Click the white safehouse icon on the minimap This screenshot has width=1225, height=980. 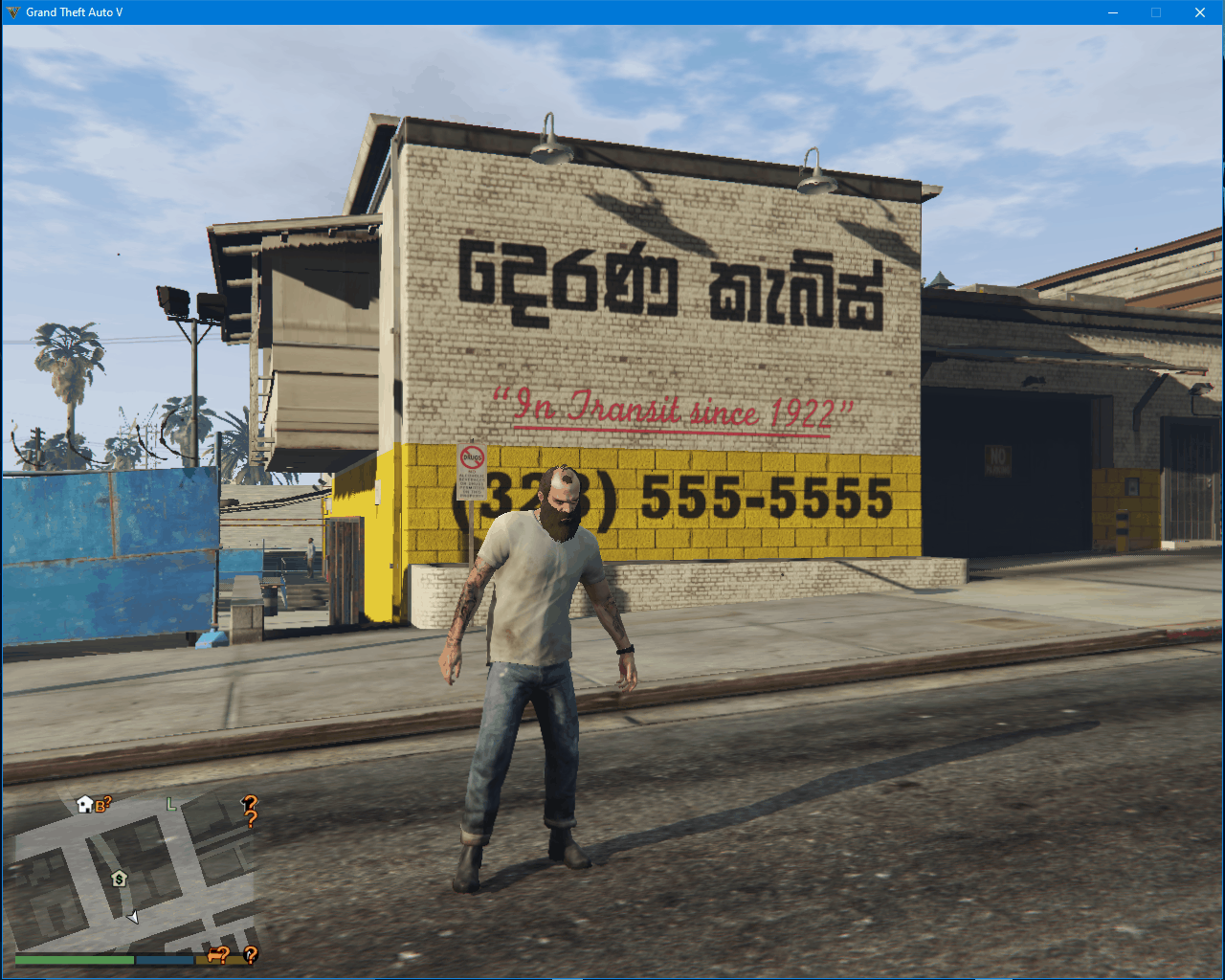click(x=84, y=803)
